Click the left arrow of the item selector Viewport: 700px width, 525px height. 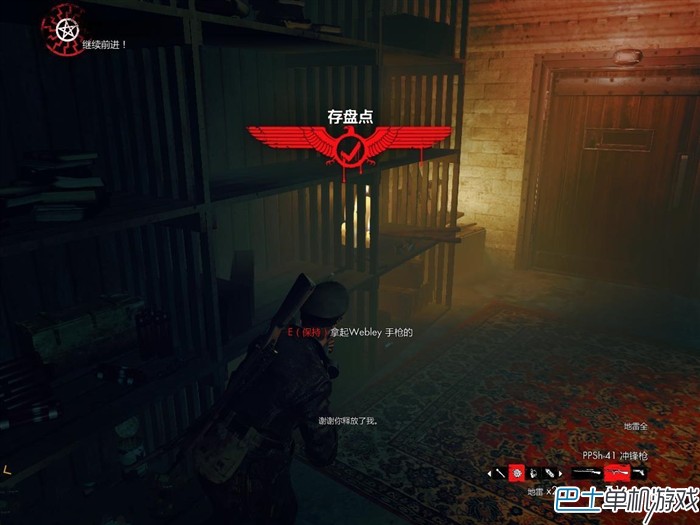tap(489, 472)
